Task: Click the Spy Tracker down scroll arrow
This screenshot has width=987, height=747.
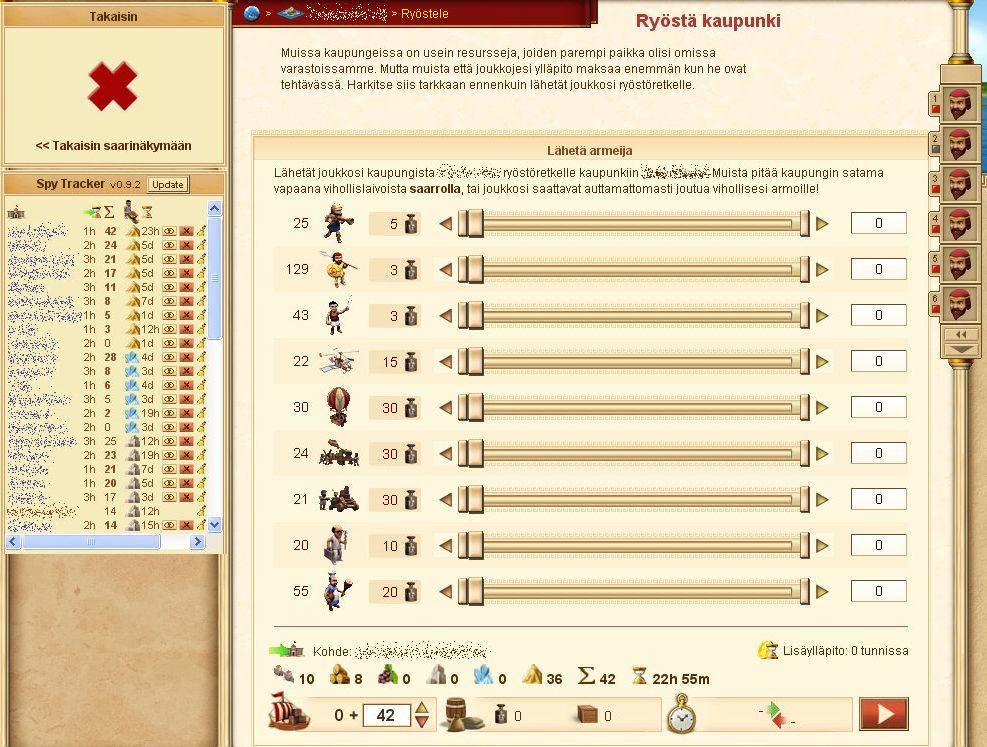Action: pos(214,525)
